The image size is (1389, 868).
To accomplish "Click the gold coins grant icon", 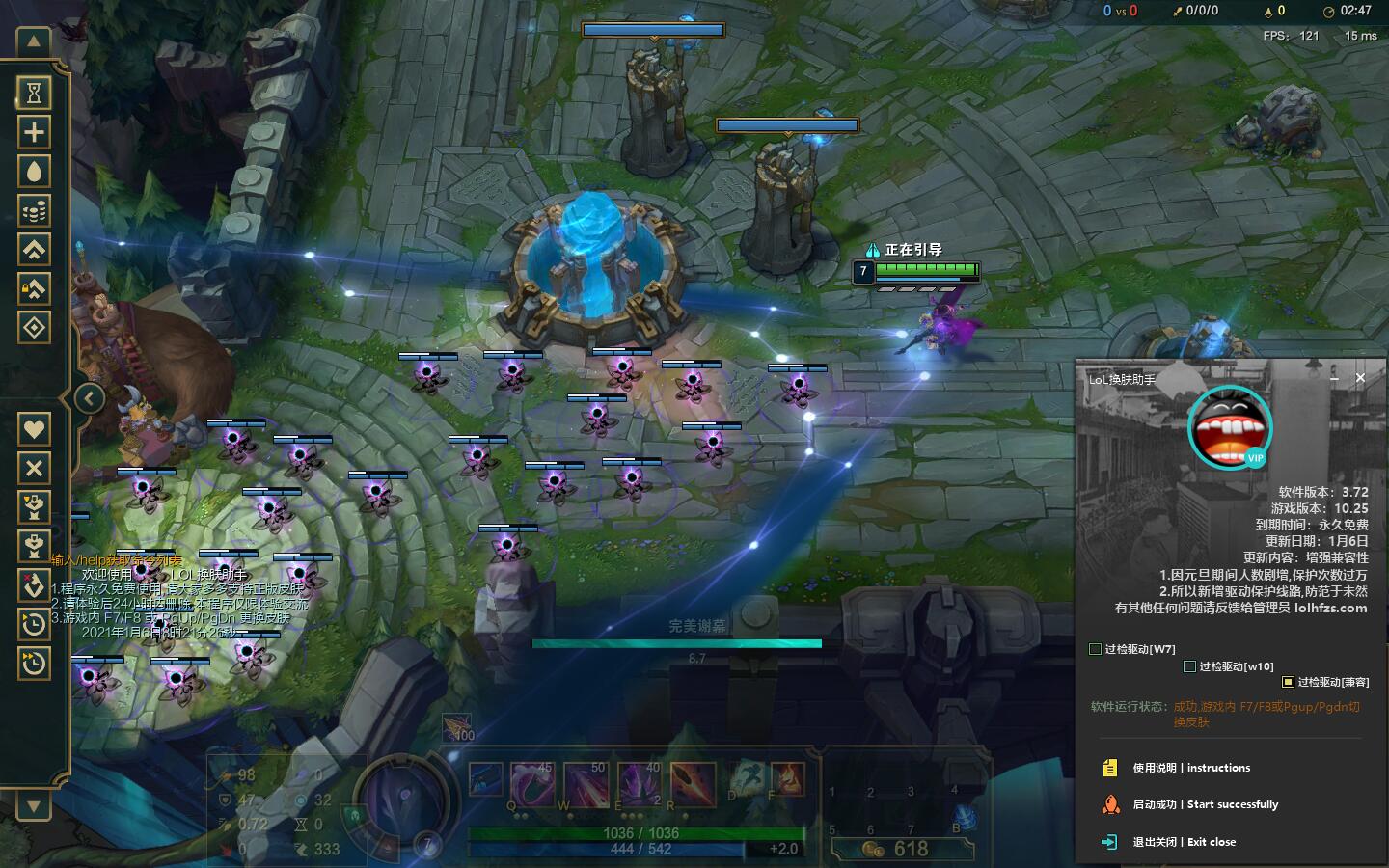I will [34, 210].
